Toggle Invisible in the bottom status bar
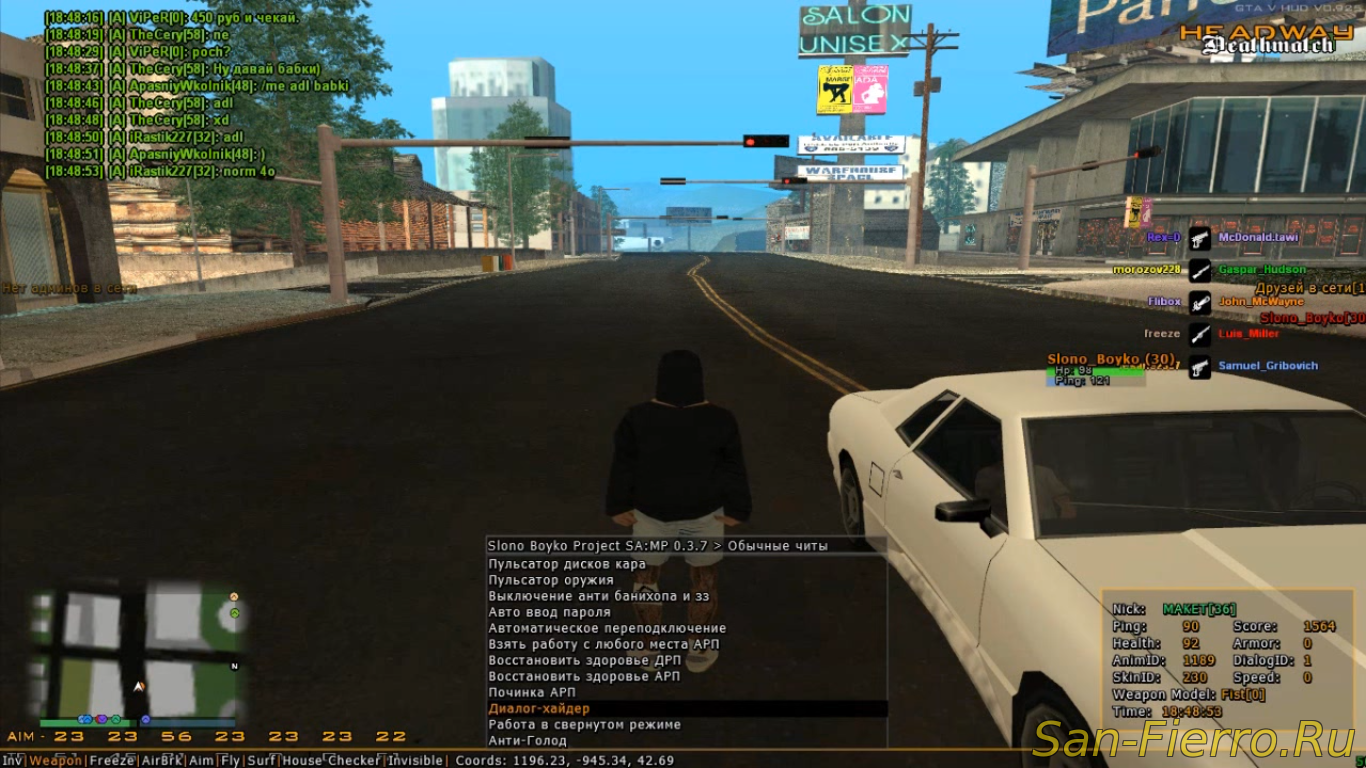1366x768 pixels. [x=415, y=761]
